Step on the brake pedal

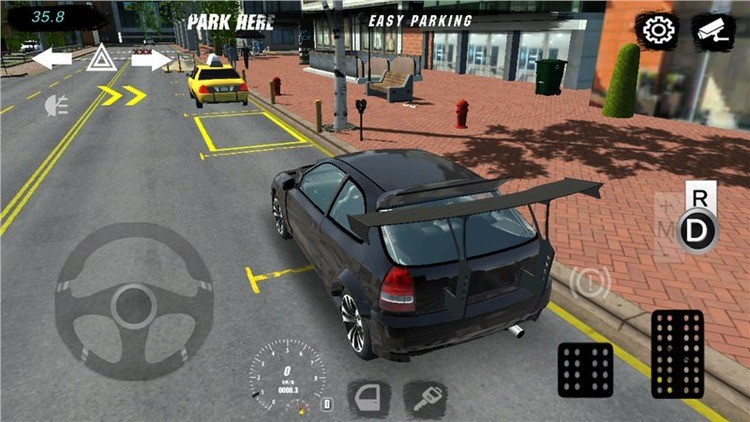coord(585,369)
